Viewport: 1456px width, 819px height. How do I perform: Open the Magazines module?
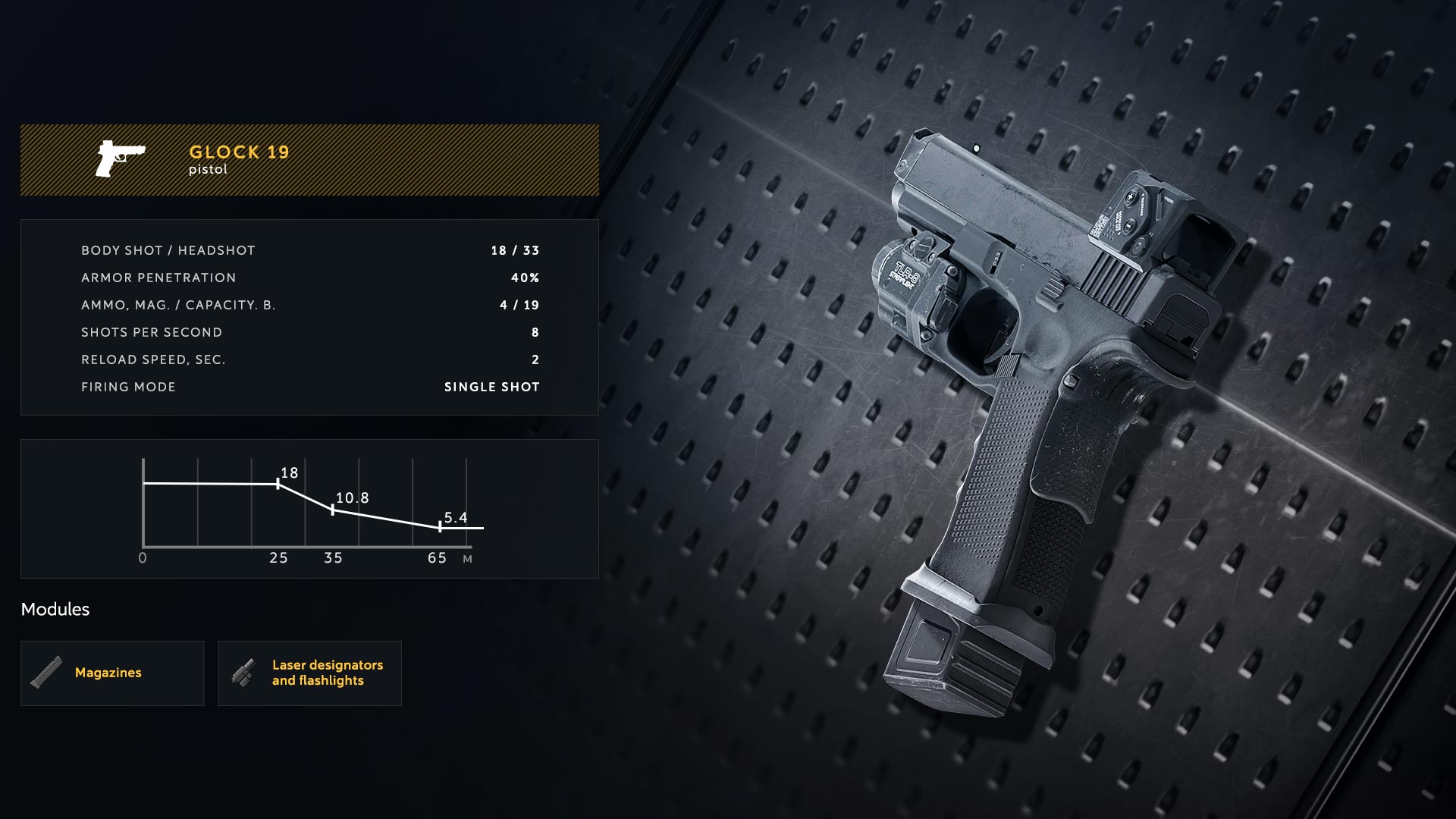(x=112, y=673)
